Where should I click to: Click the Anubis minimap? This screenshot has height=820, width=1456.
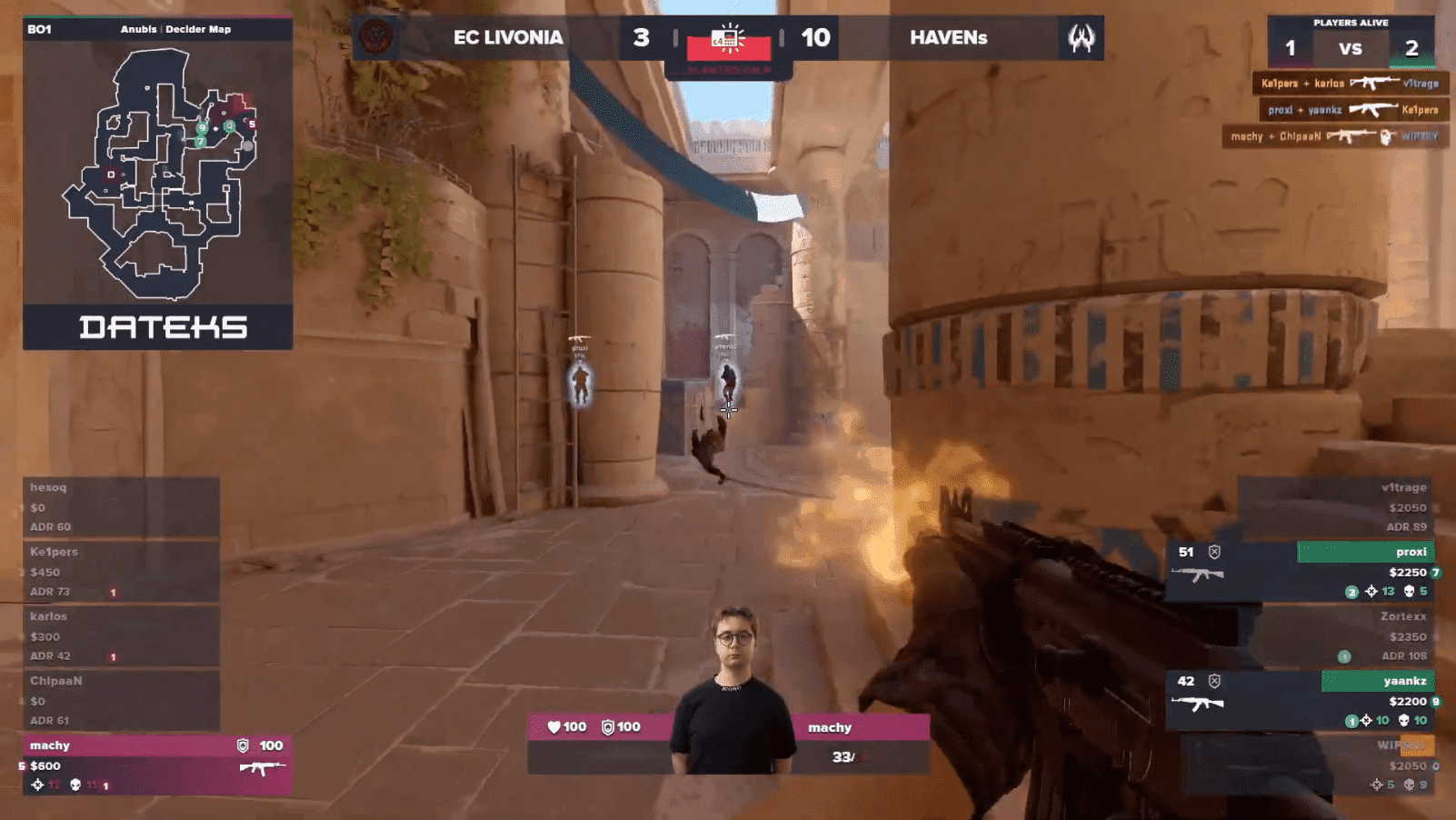click(x=158, y=173)
